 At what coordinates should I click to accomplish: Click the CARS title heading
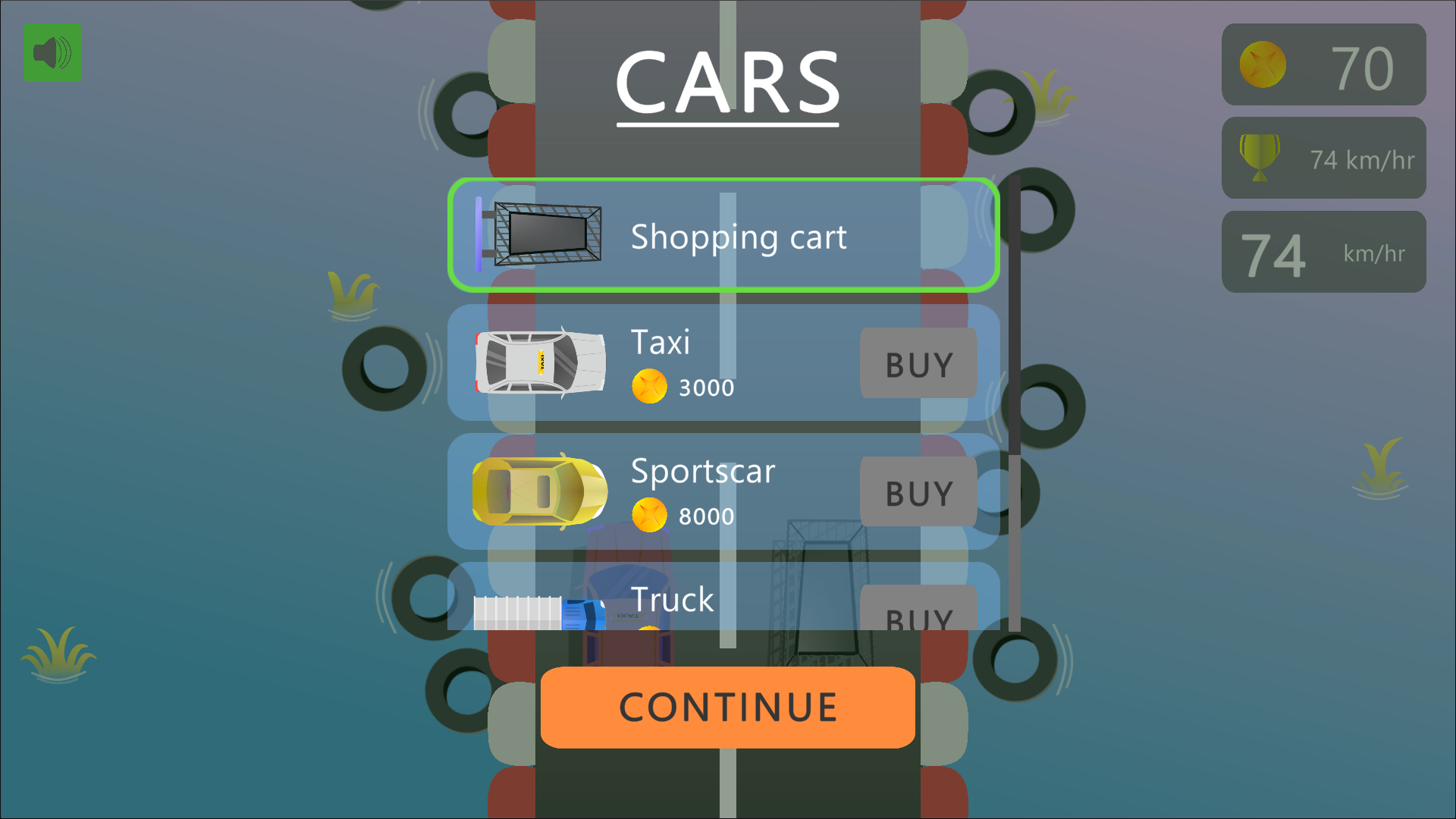[726, 82]
